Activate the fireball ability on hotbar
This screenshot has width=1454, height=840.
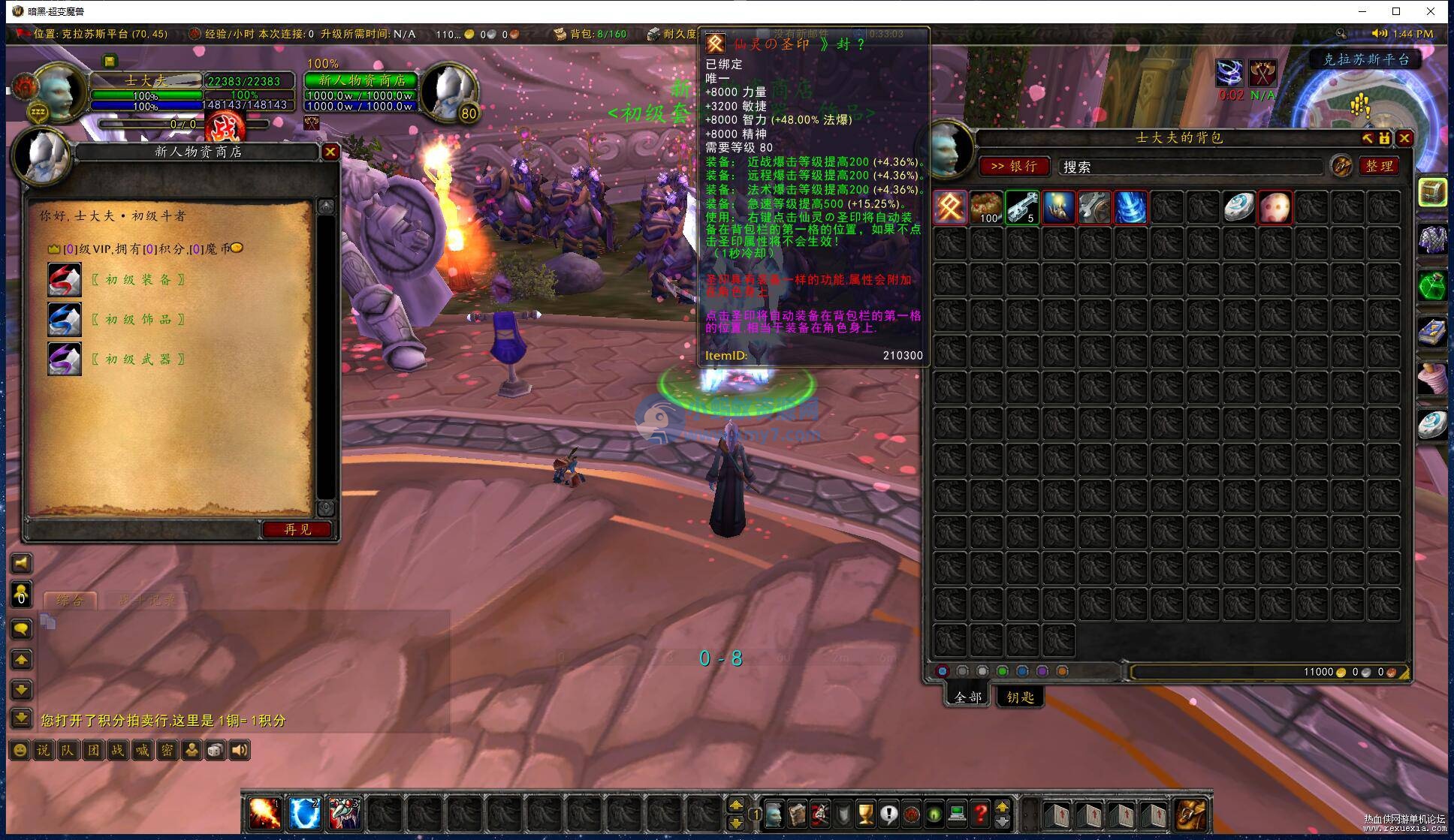point(265,814)
